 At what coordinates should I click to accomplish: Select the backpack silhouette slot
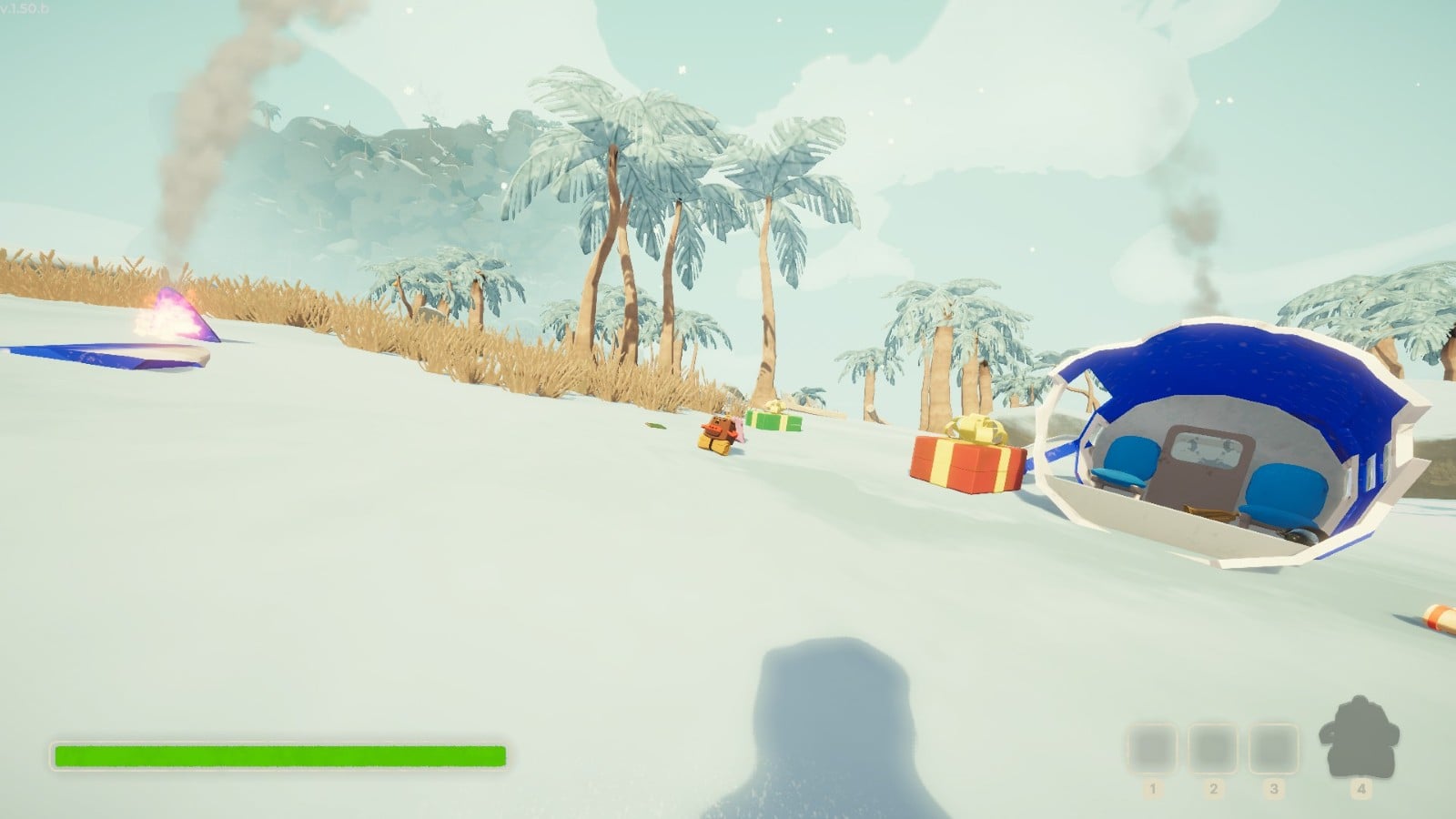coord(1360,739)
